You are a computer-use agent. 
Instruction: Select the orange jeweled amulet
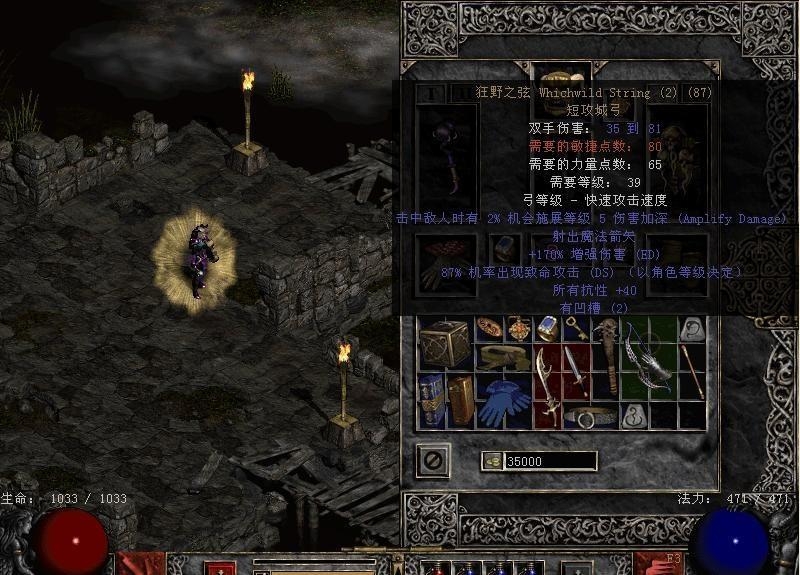click(x=518, y=329)
